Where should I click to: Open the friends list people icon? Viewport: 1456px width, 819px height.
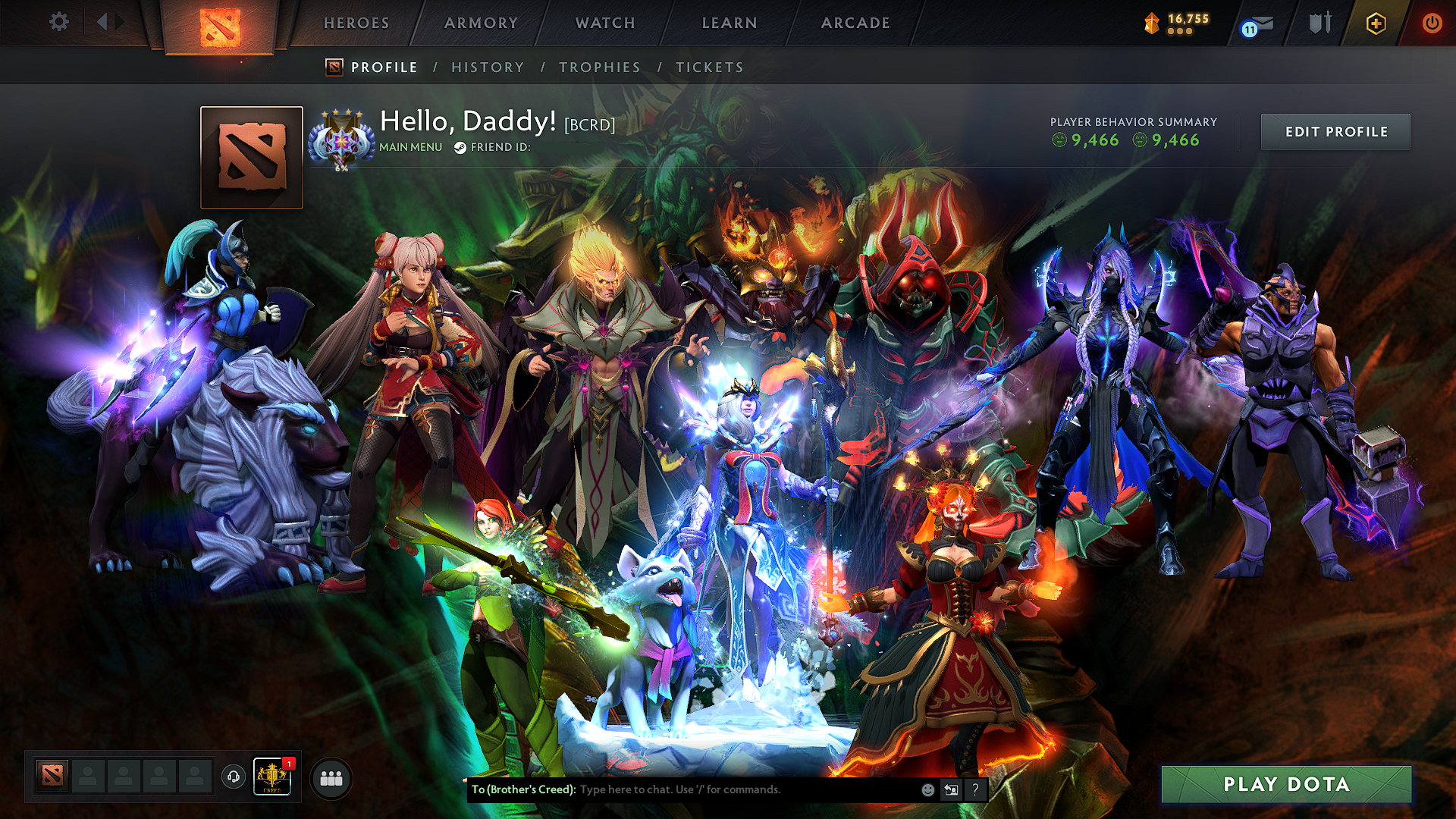[x=330, y=777]
